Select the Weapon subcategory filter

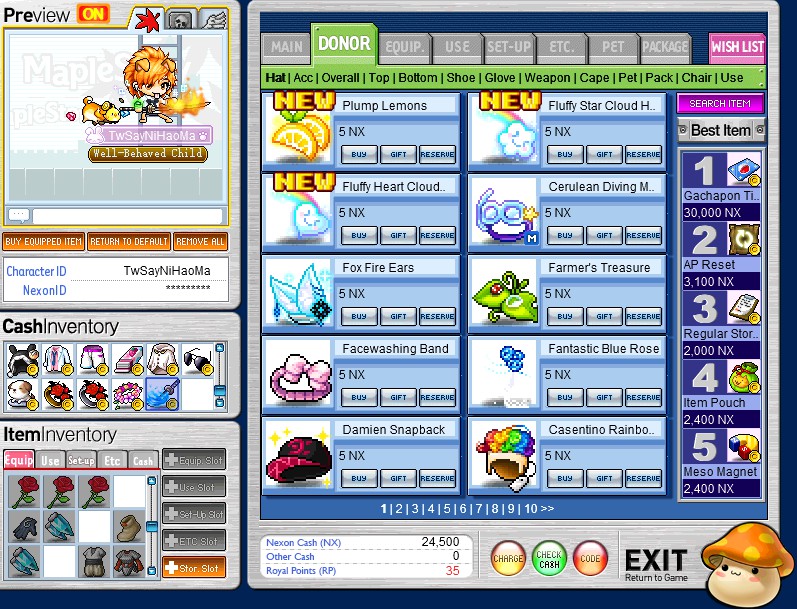pos(547,78)
